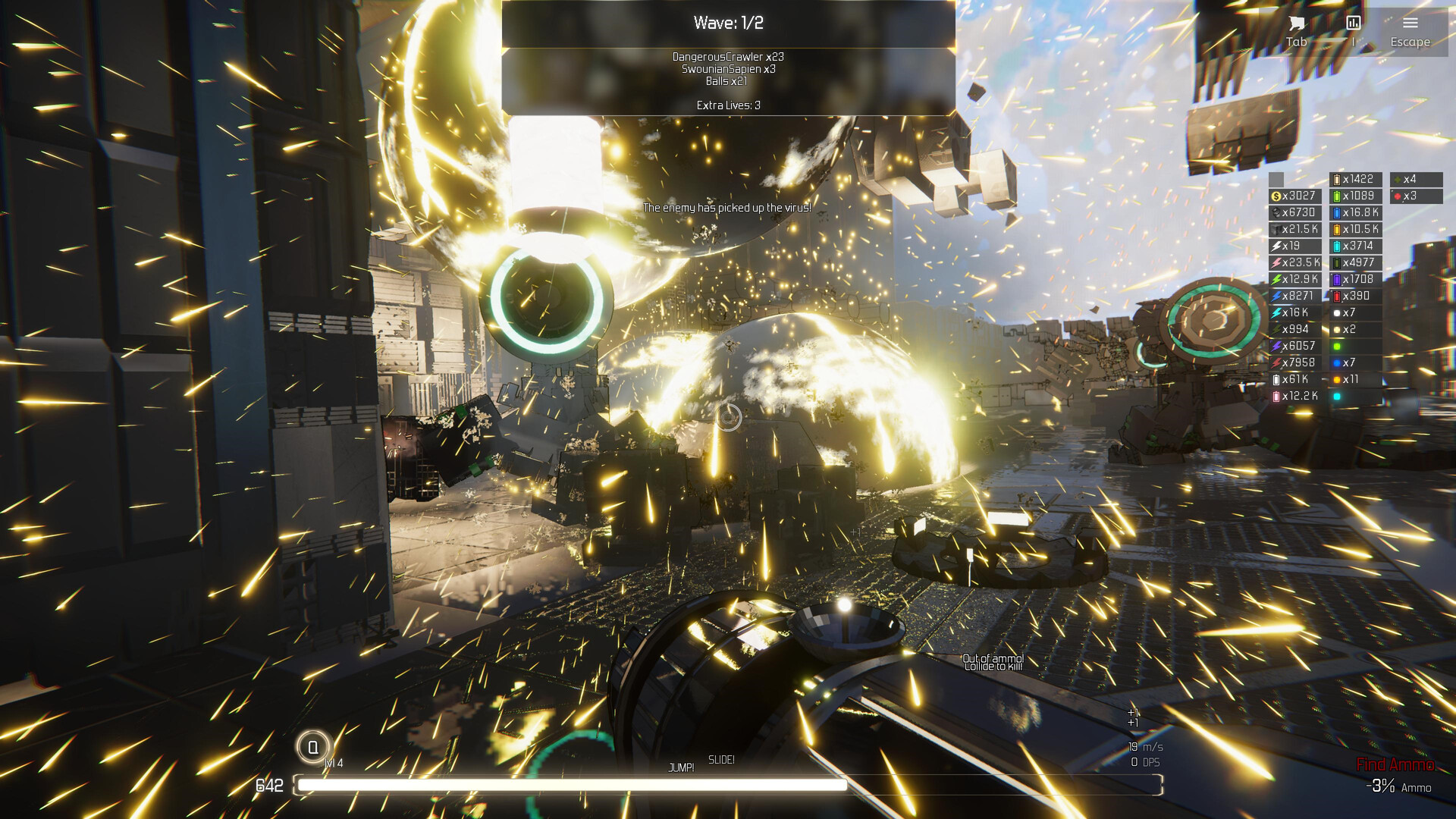Select the cyan dot swatch below x11

coord(1337,396)
